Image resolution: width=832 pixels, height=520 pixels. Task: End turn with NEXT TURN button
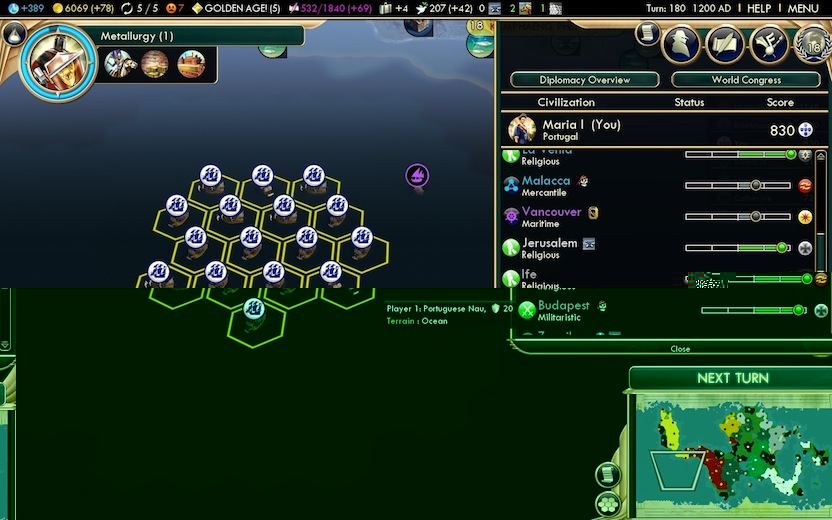click(733, 378)
